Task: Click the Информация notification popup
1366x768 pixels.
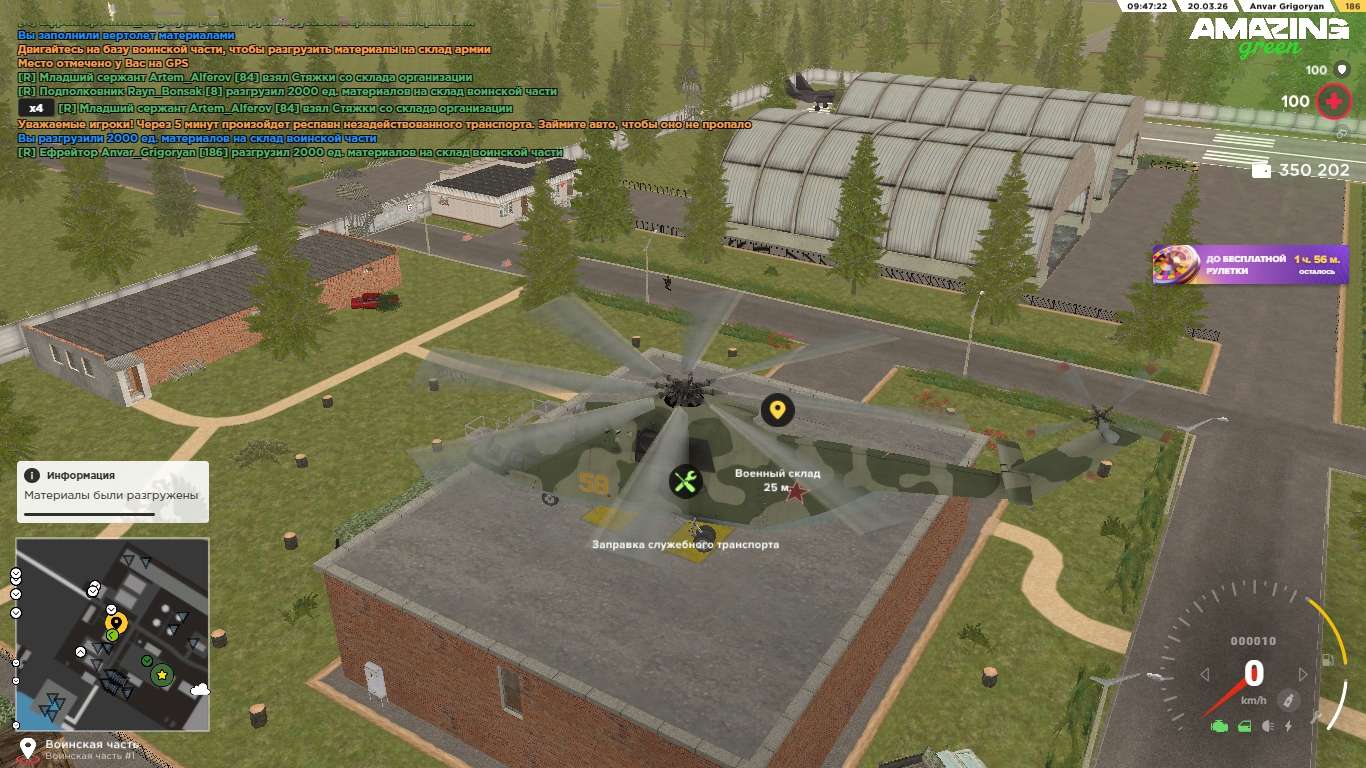Action: point(112,491)
